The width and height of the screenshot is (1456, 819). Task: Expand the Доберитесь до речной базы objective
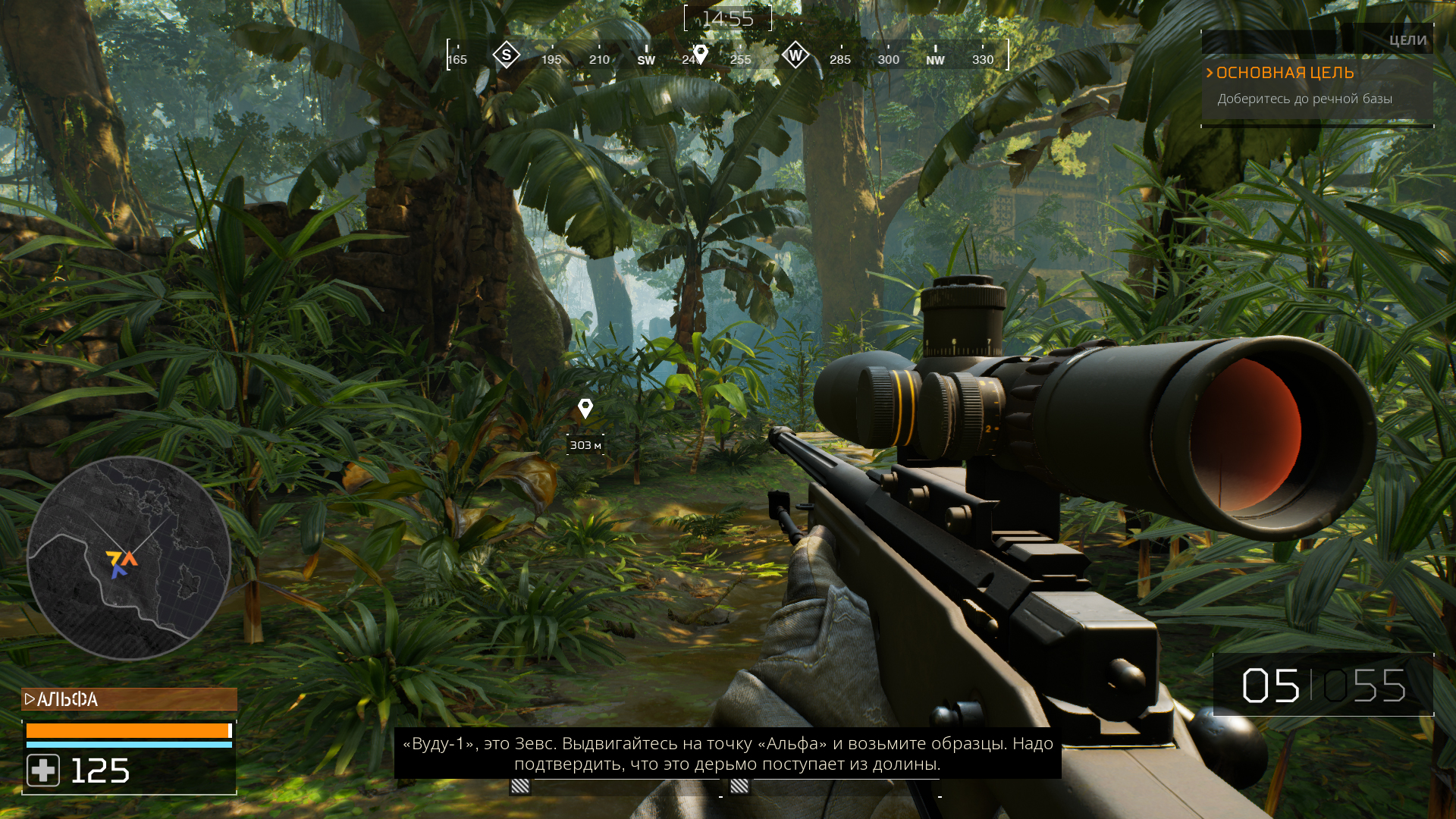1305,98
